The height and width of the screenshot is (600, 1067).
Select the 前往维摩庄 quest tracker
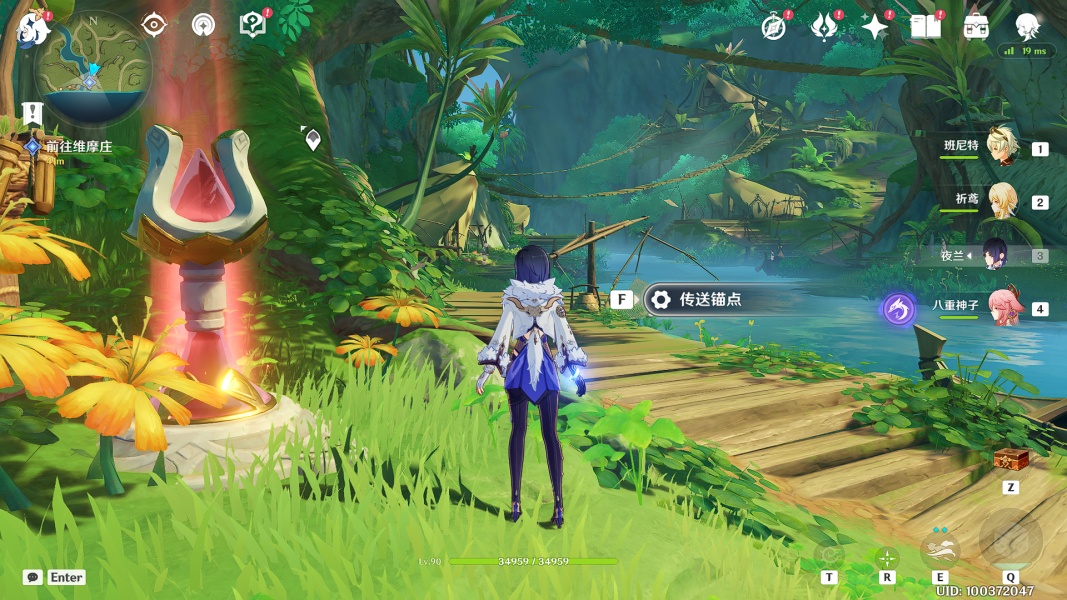78,147
